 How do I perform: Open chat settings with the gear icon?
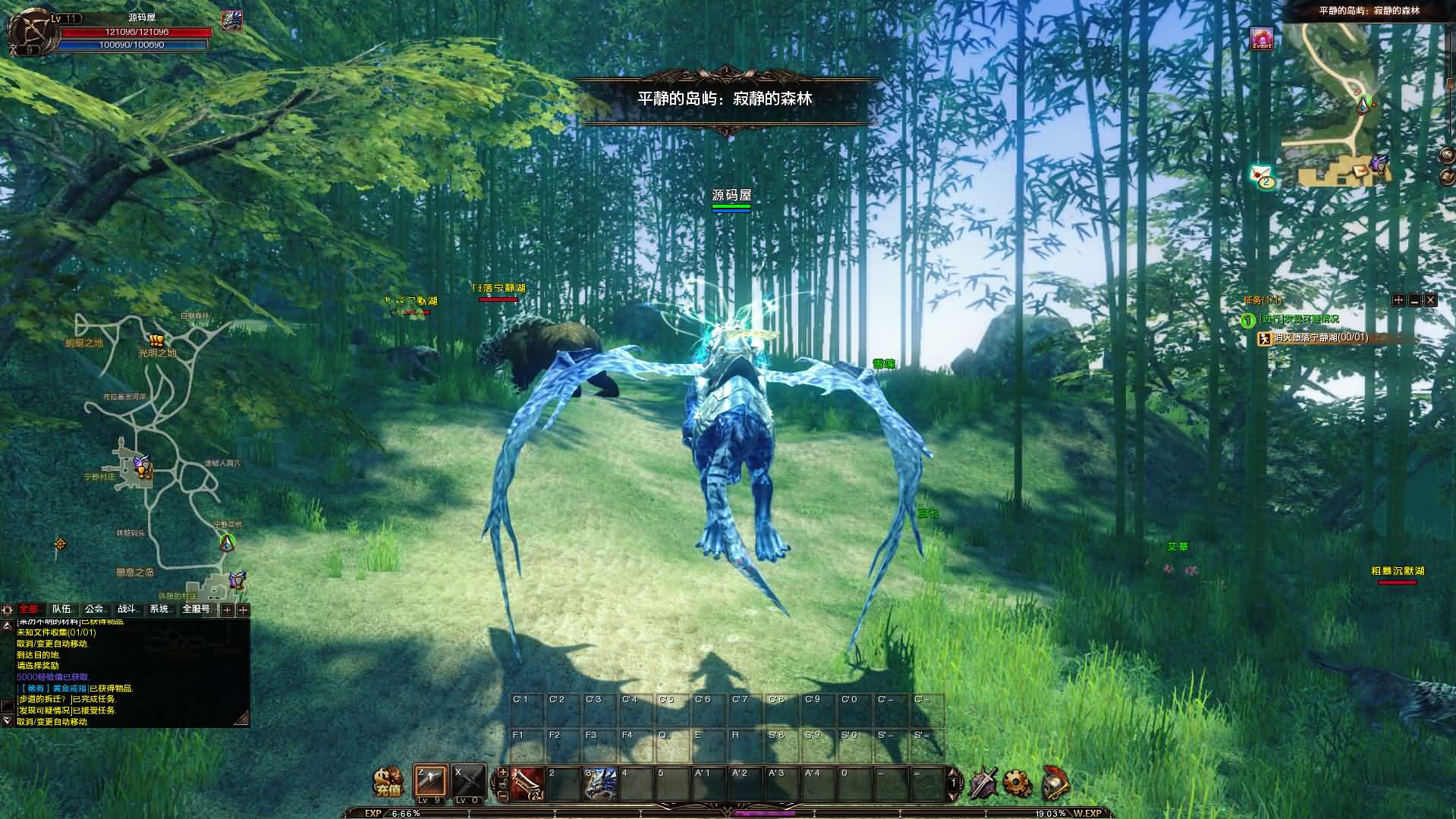point(8,609)
